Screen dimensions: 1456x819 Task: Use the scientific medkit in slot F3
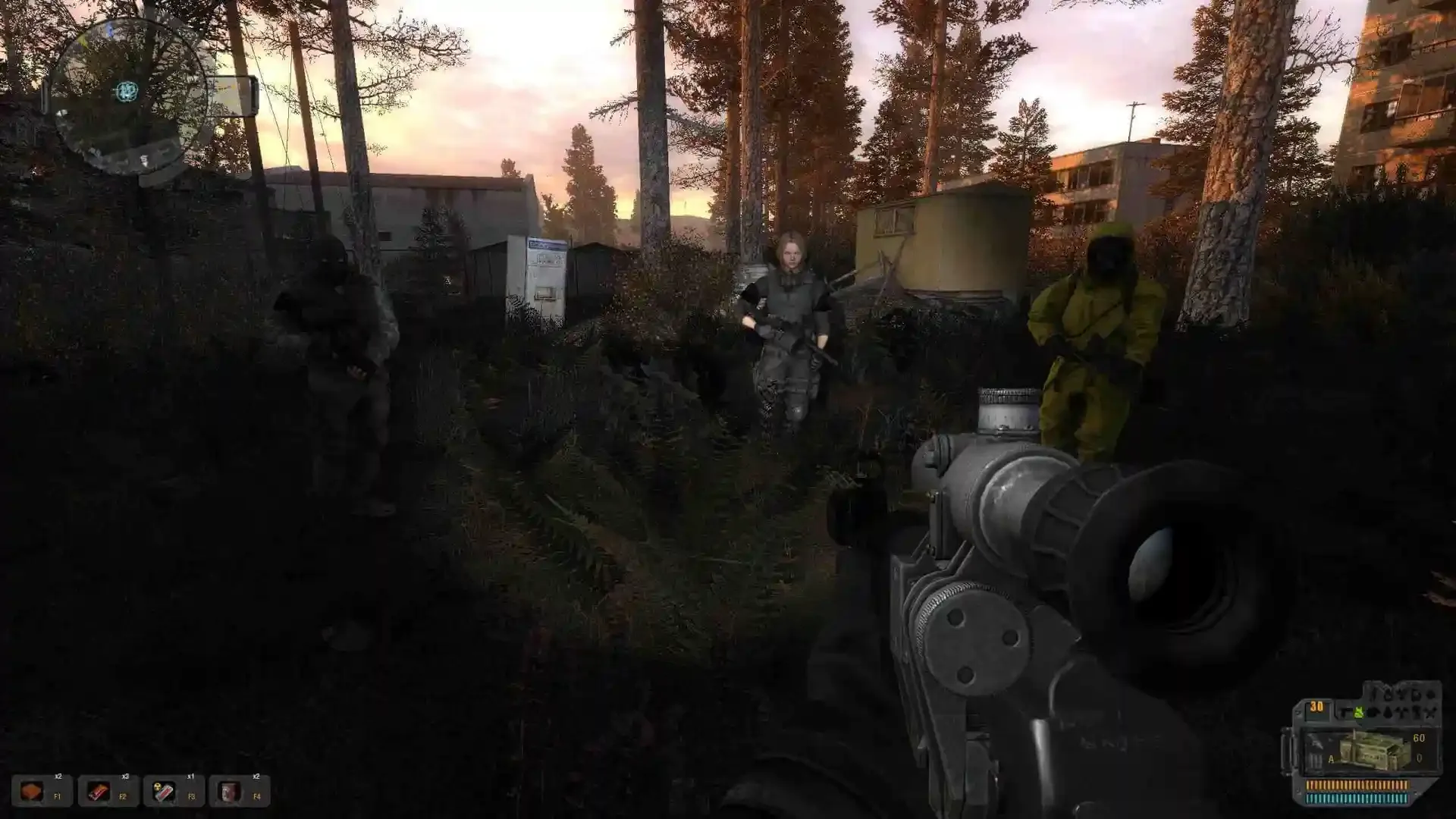coord(165,790)
